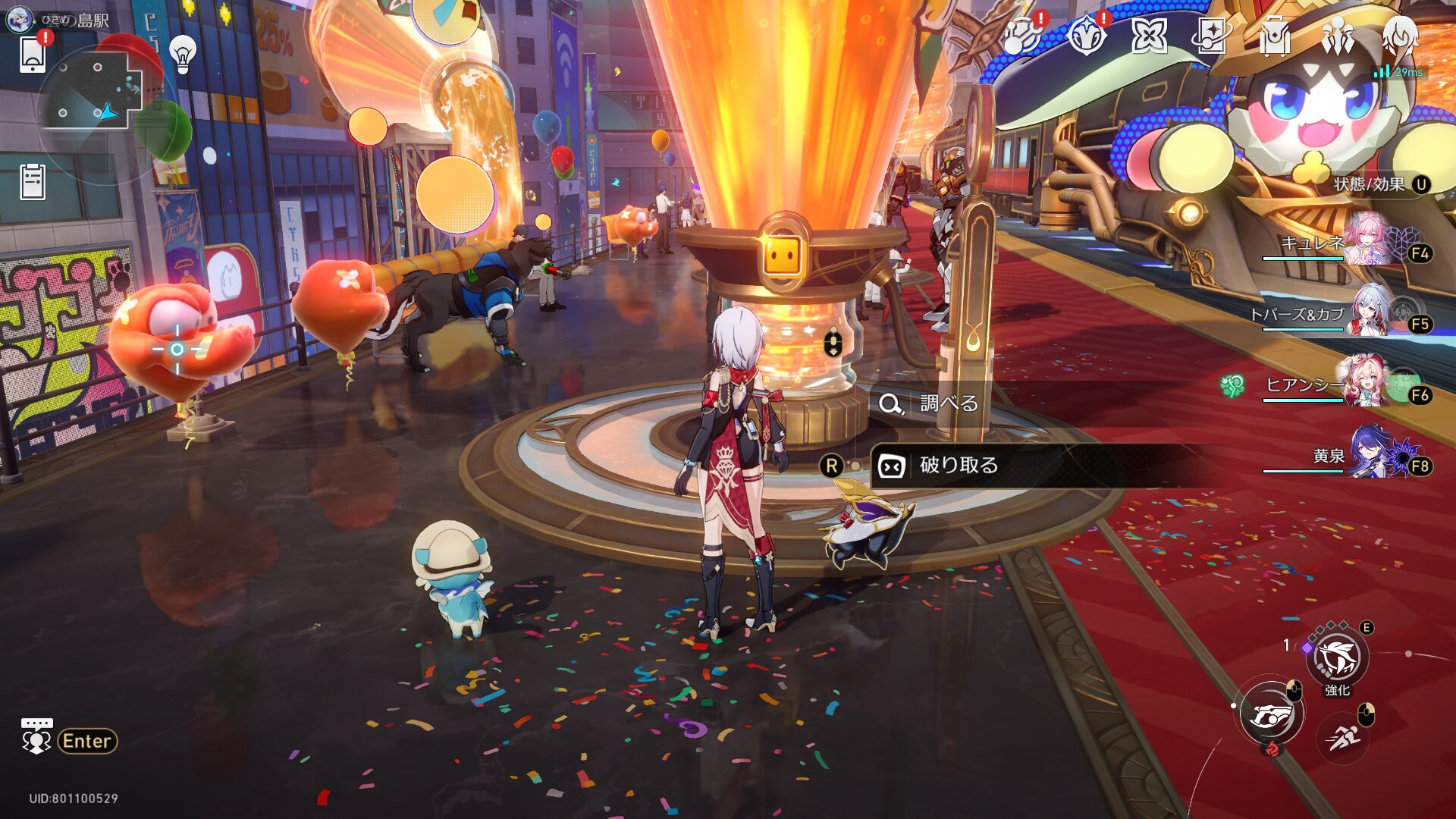Open the four-petal star icon in top bar
This screenshot has width=1456, height=819.
pos(1148,36)
